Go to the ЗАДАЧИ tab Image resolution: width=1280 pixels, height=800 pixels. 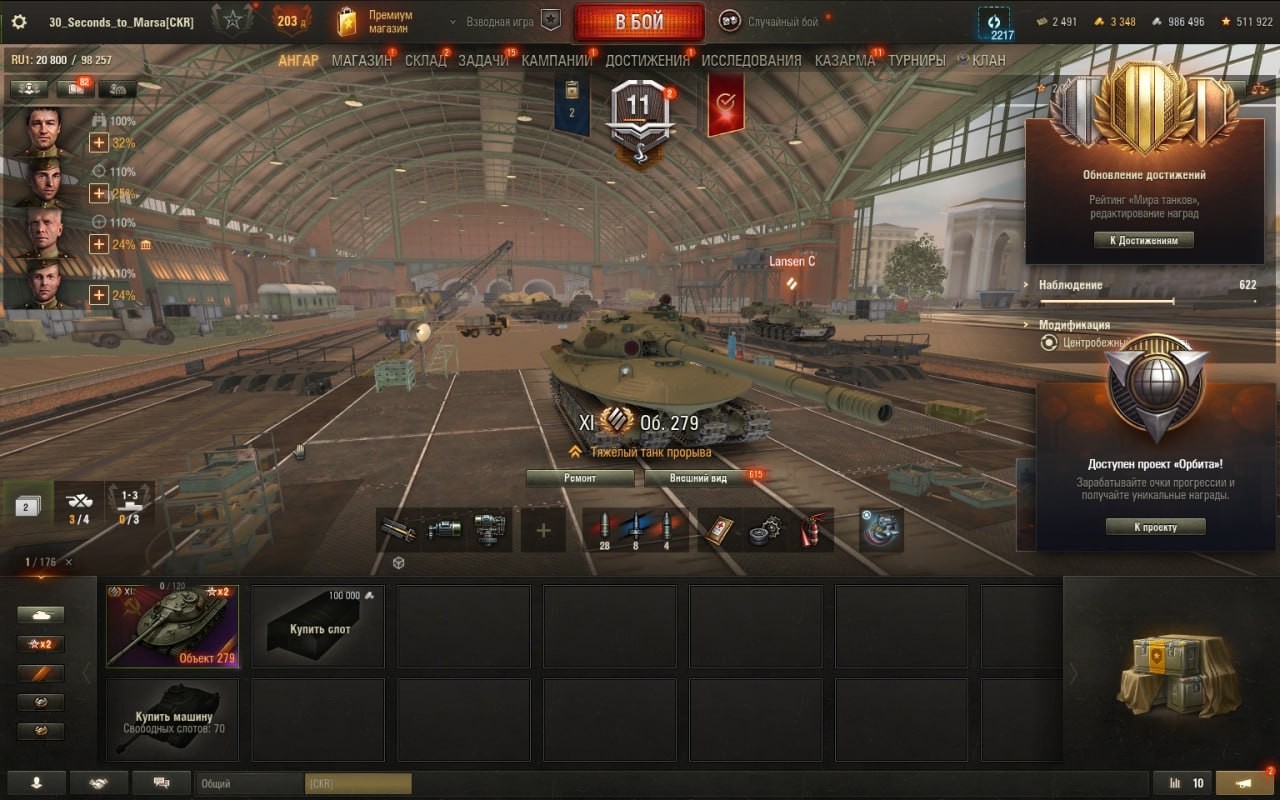tap(483, 60)
